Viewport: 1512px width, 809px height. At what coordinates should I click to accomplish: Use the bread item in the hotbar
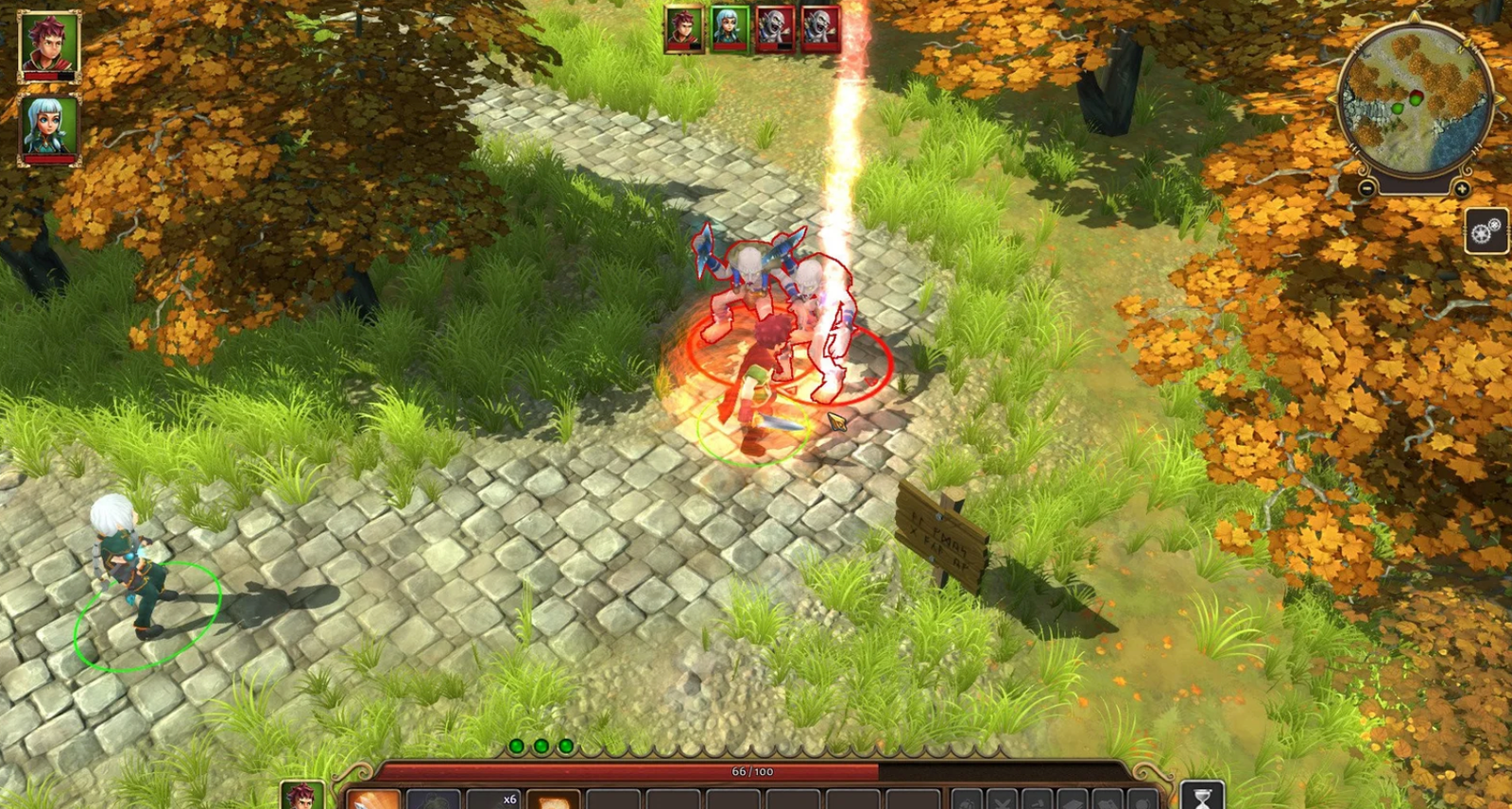coord(552,801)
